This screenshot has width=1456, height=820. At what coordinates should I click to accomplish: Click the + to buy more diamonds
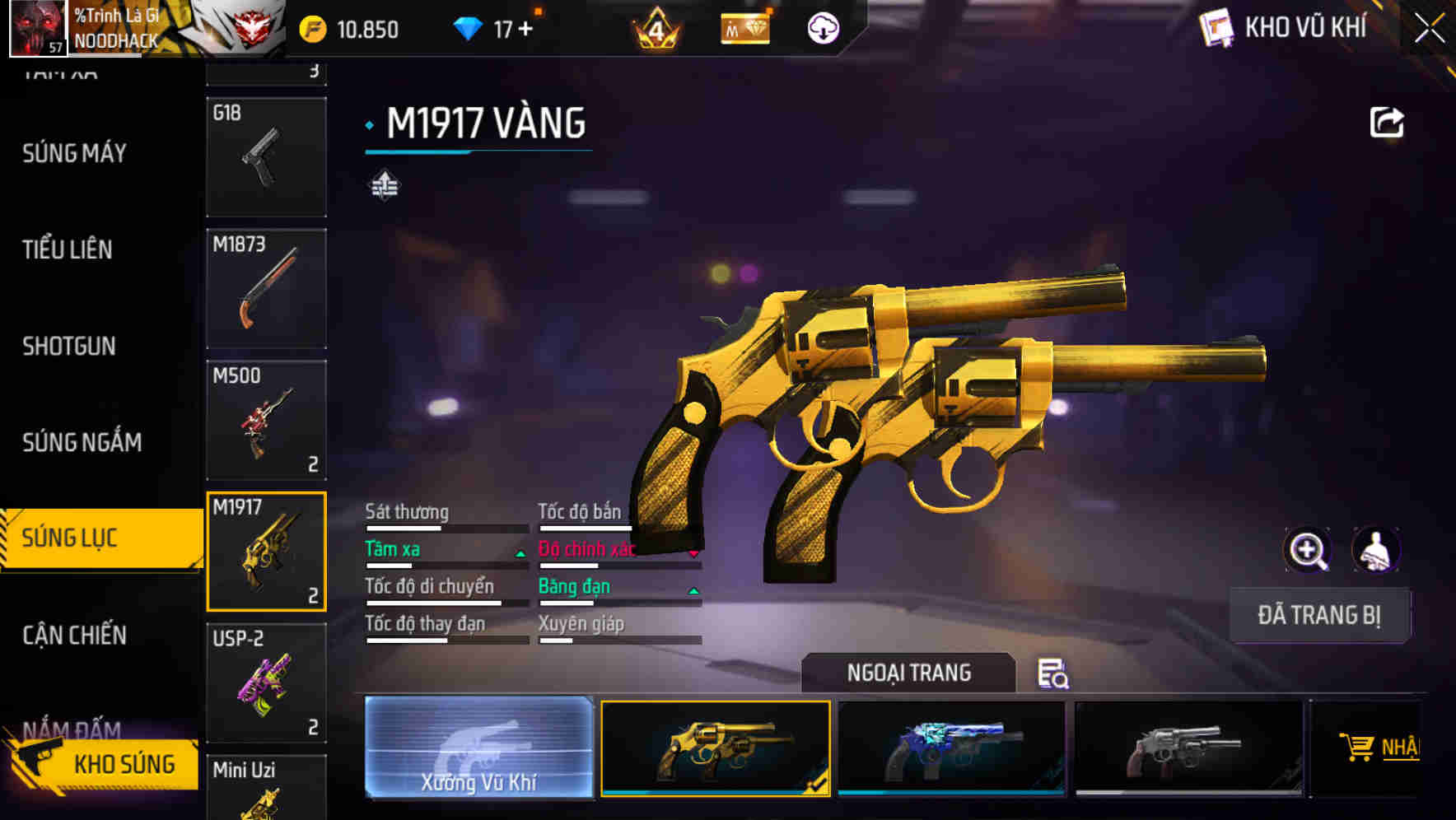click(528, 27)
